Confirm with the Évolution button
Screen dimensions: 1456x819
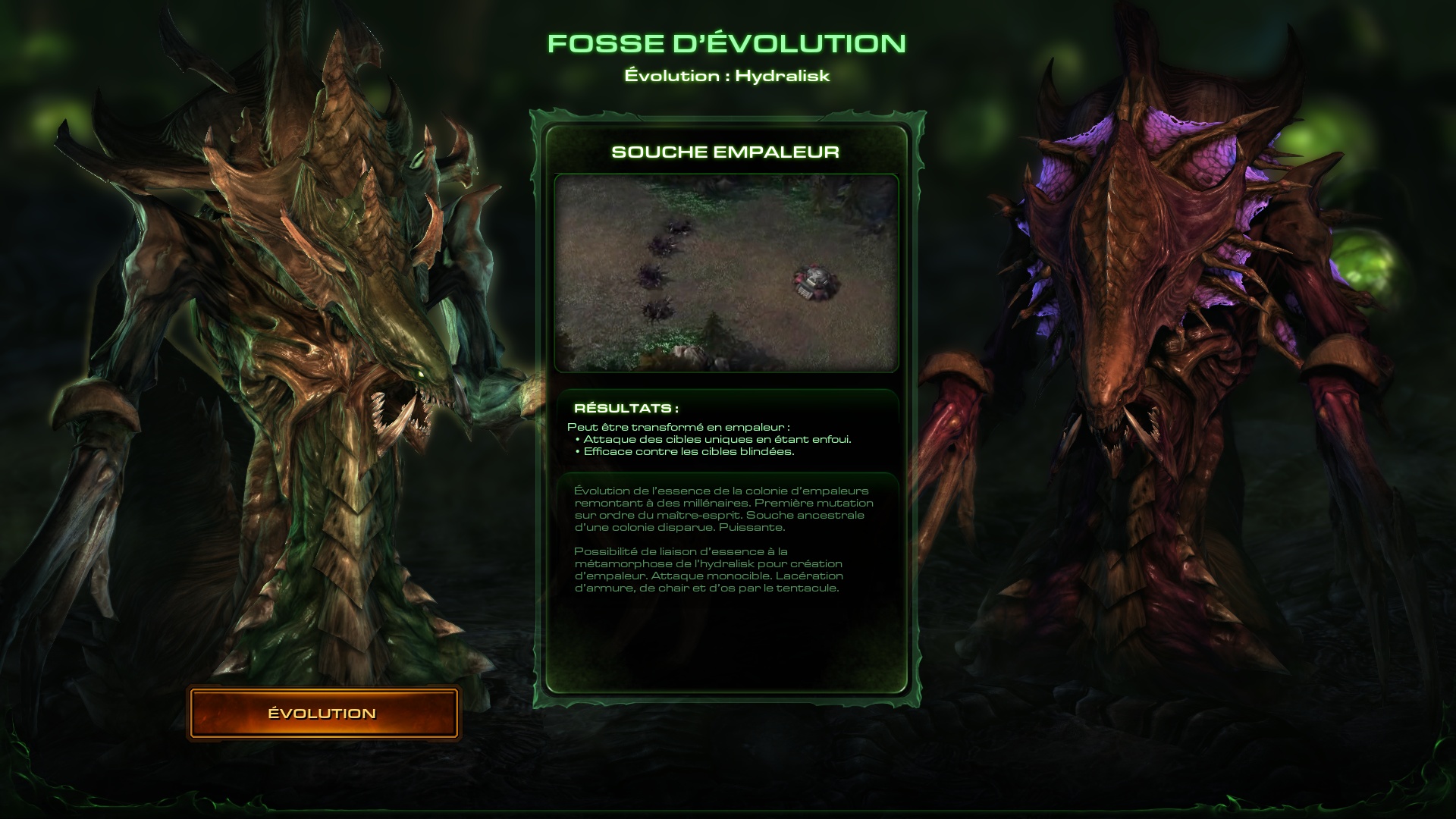pos(323,714)
